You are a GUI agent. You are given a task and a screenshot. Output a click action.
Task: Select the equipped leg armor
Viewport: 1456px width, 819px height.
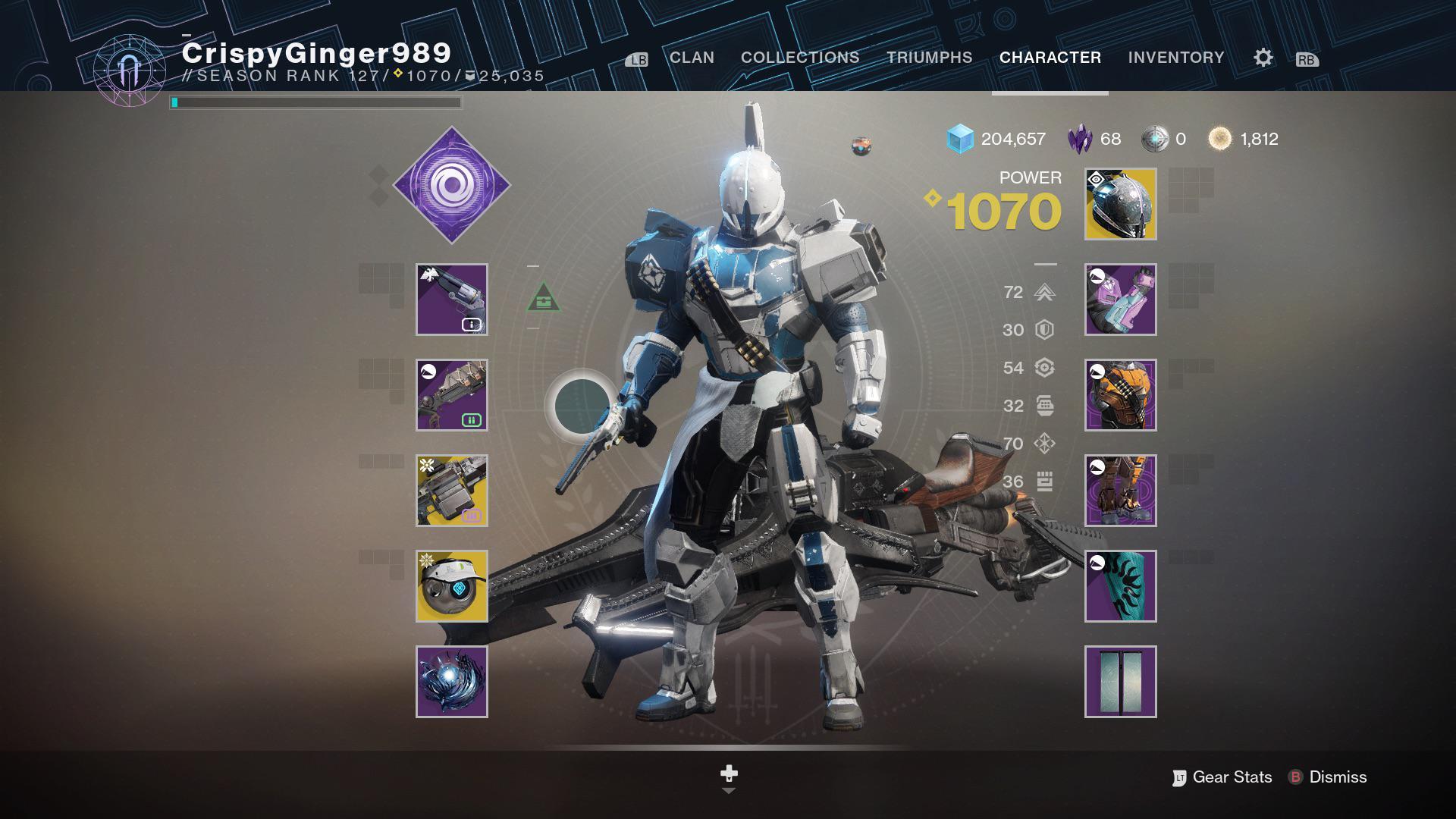1120,491
